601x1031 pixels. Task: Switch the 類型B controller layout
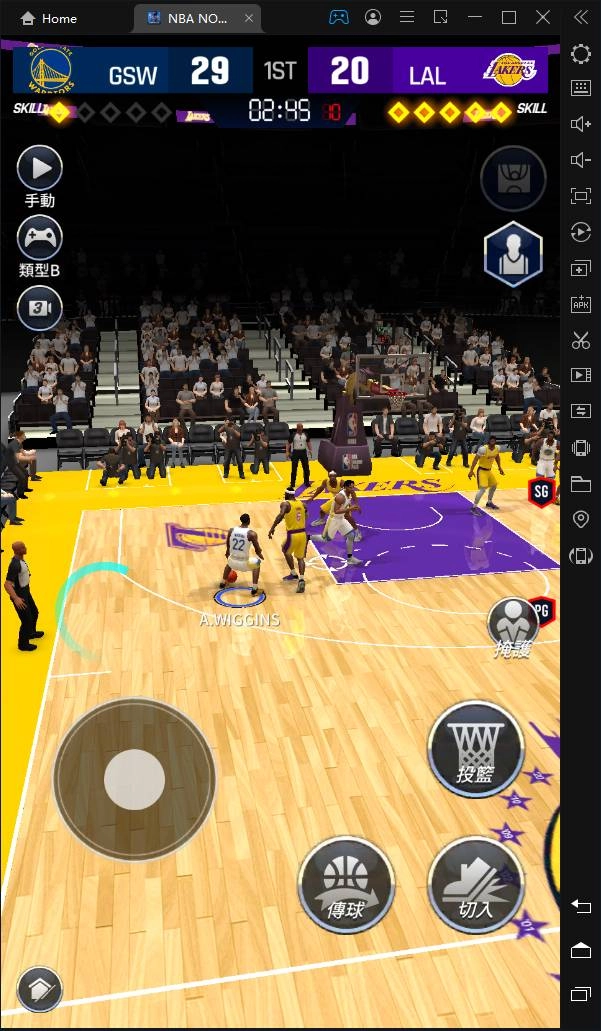coord(40,239)
